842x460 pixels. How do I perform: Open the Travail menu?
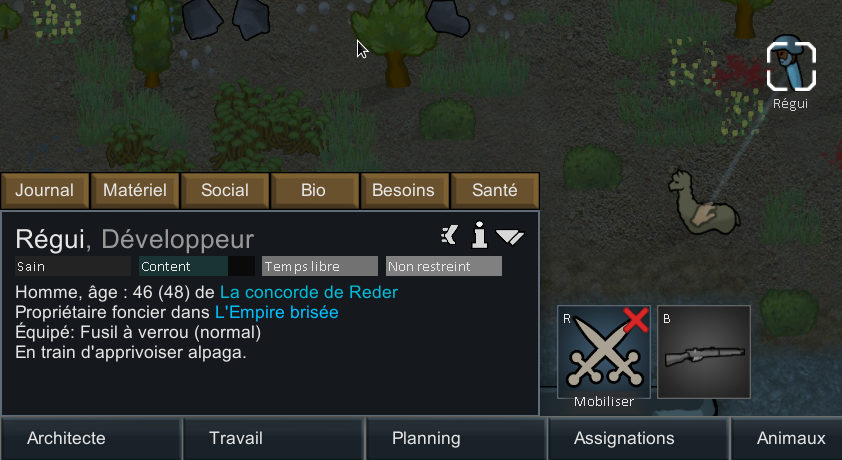click(x=236, y=438)
